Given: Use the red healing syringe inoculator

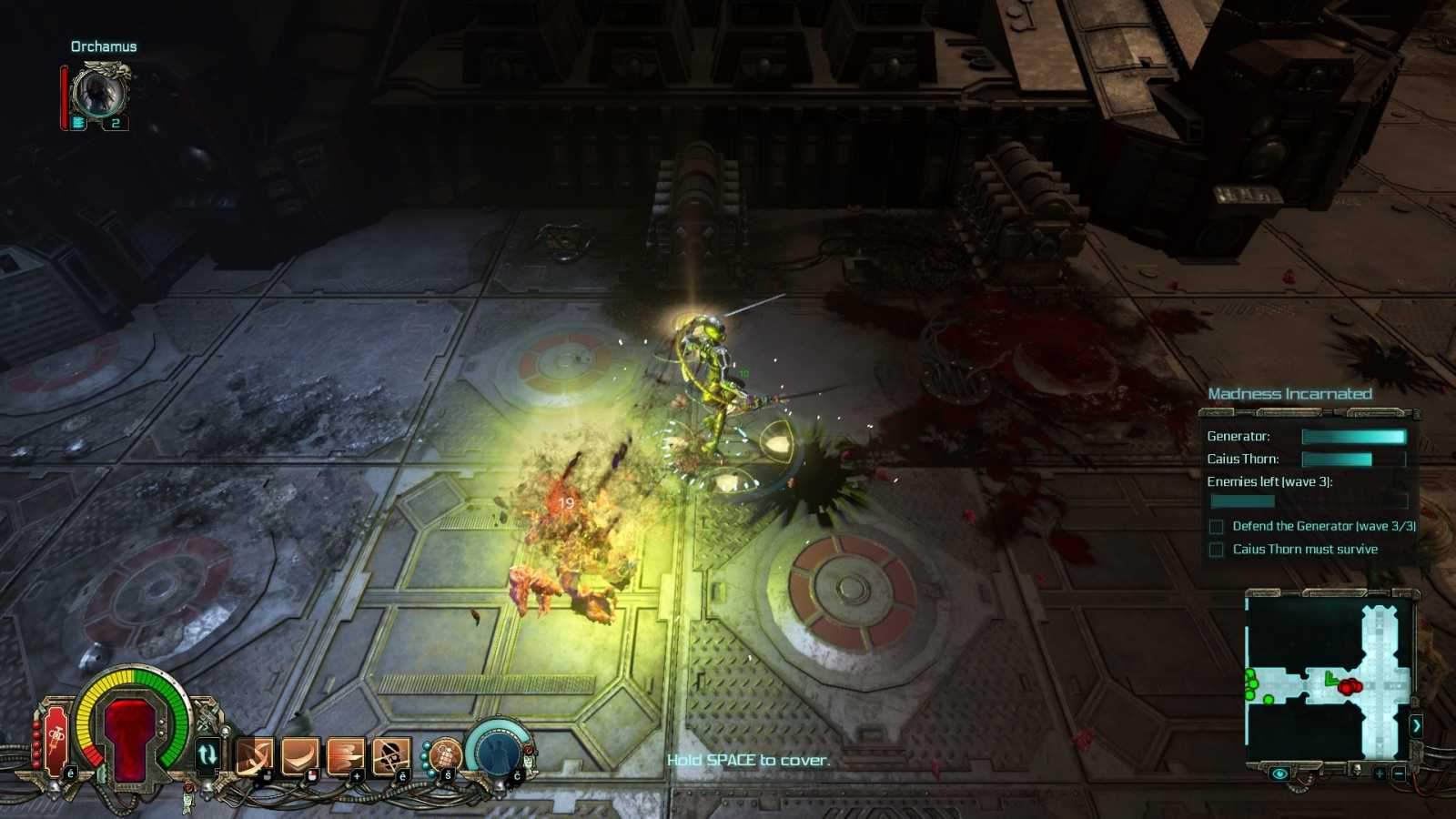Looking at the screenshot, I should coord(56,735).
